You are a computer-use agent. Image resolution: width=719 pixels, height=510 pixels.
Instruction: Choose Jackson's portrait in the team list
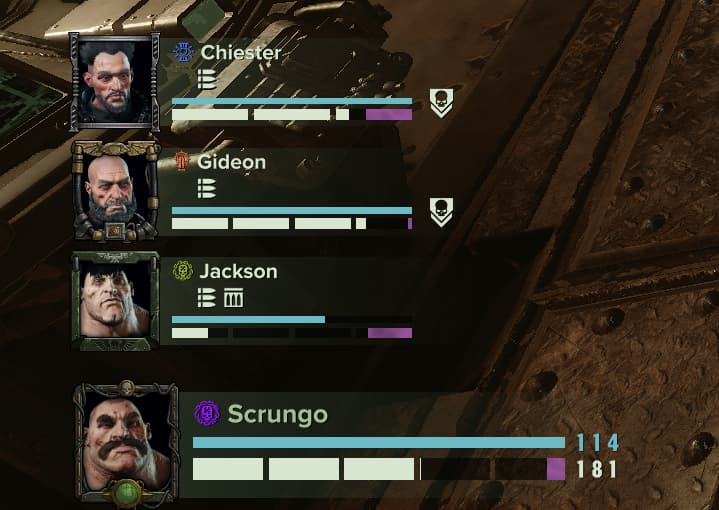pyautogui.click(x=116, y=300)
